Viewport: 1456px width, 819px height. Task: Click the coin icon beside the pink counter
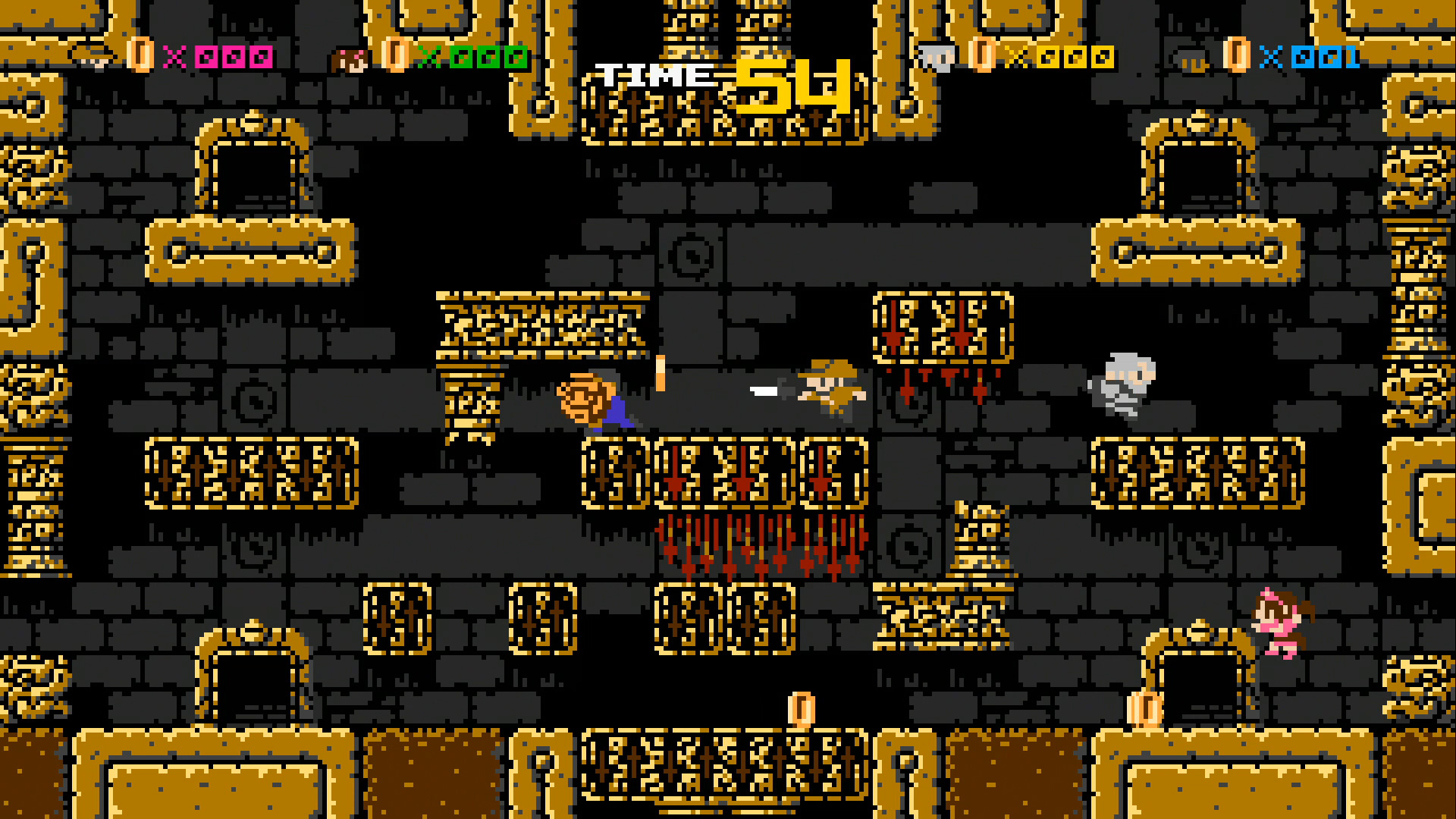(x=140, y=56)
